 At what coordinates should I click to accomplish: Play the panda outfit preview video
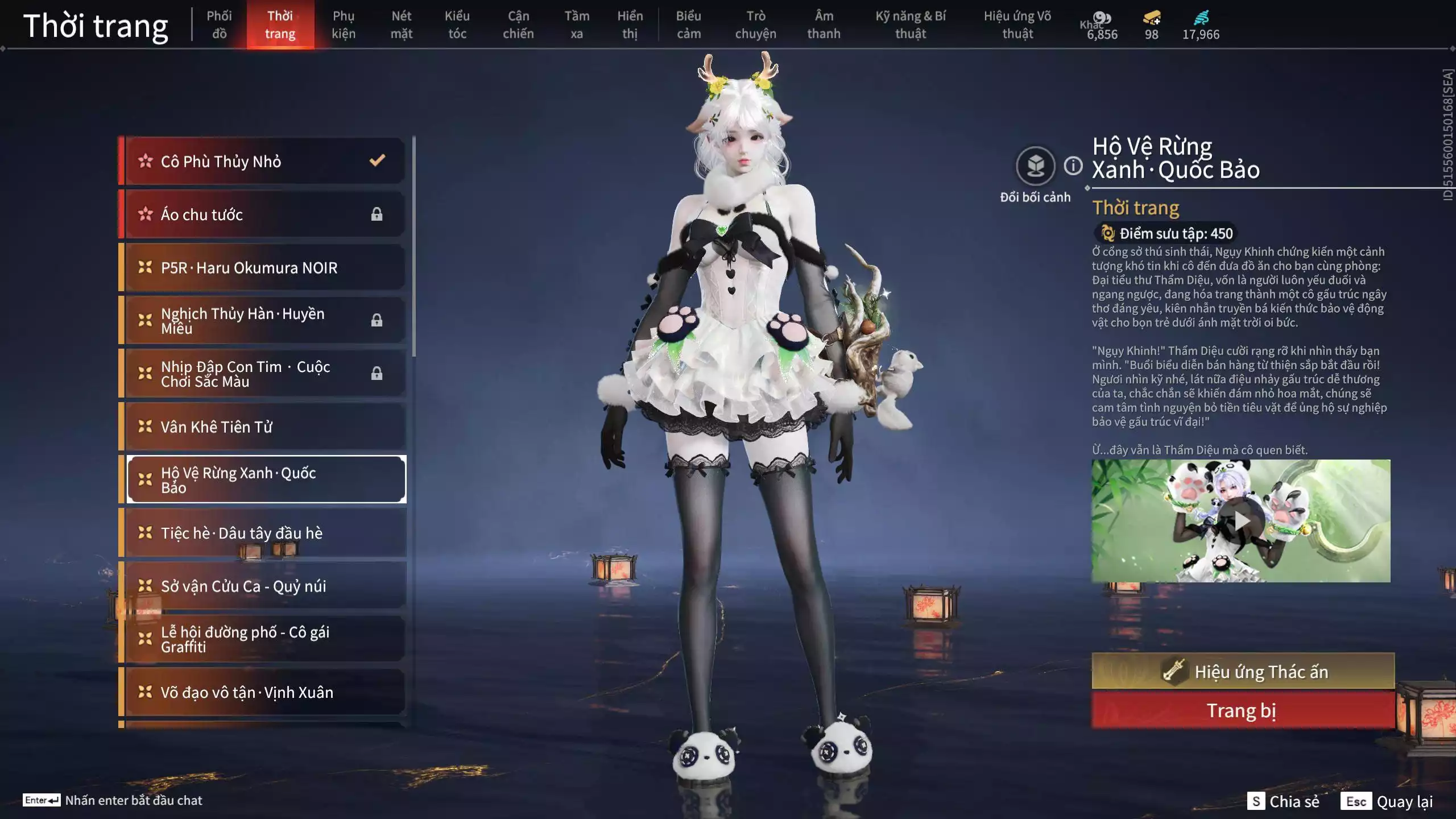1241,520
